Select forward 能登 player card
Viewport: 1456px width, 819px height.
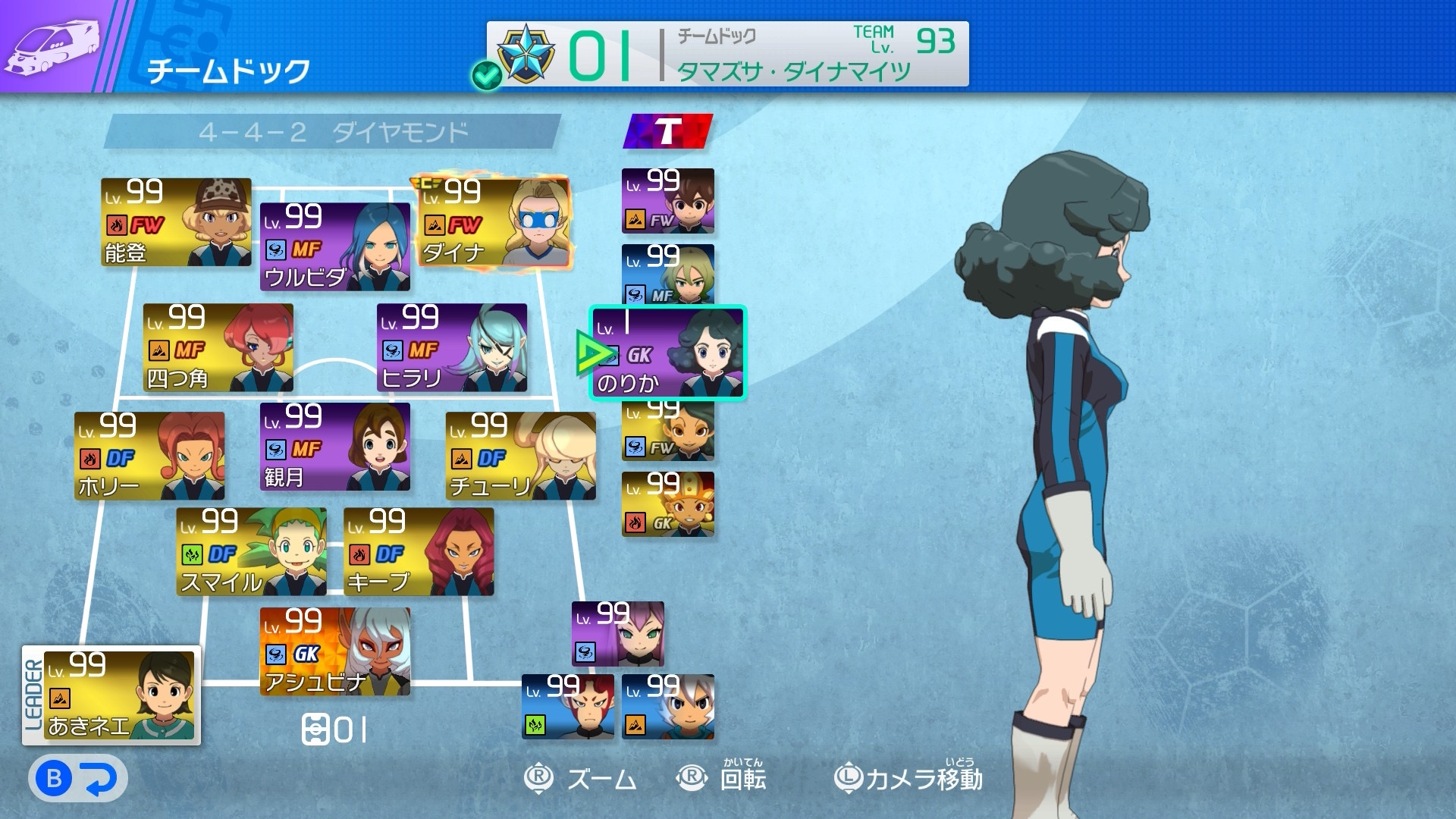click(176, 222)
